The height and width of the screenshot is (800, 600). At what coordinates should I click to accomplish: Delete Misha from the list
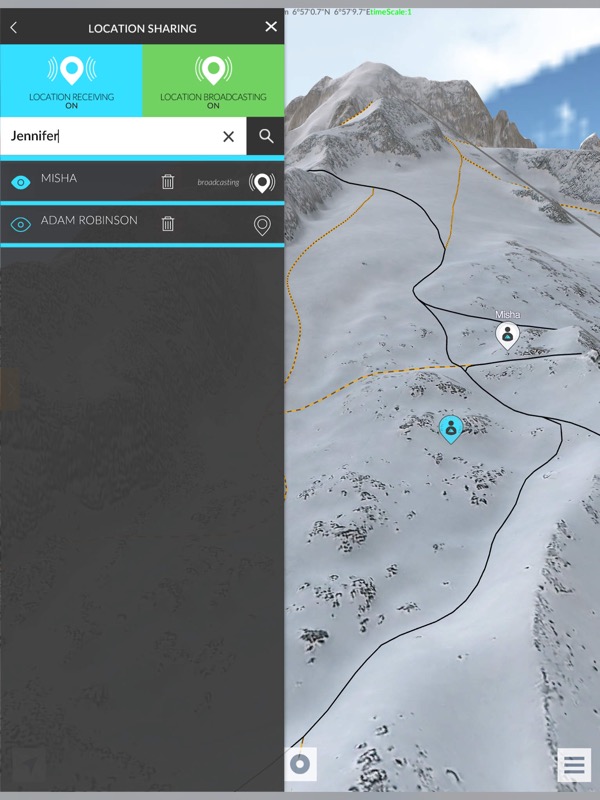(168, 182)
